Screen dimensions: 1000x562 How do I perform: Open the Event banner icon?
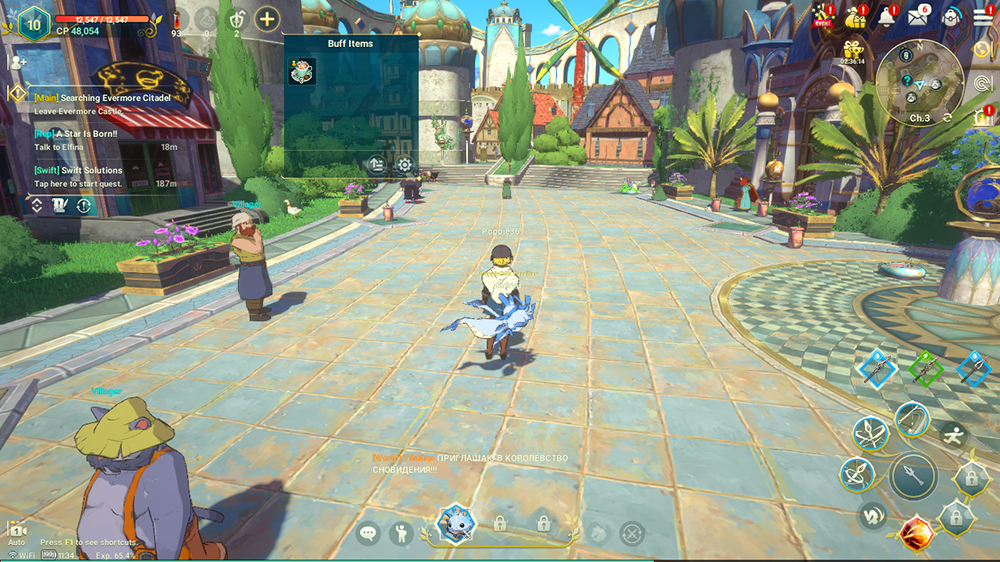pos(822,18)
